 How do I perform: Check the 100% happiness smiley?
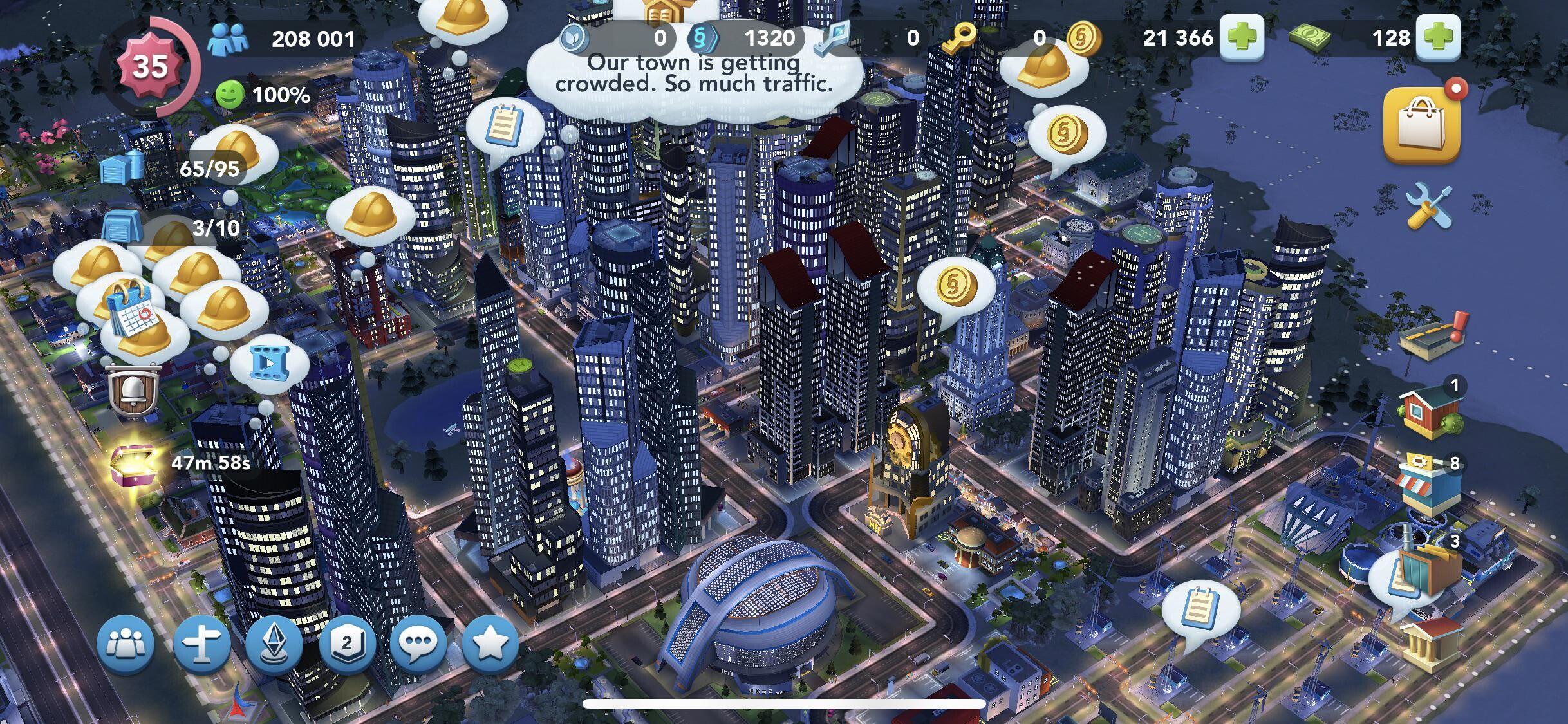[230, 95]
